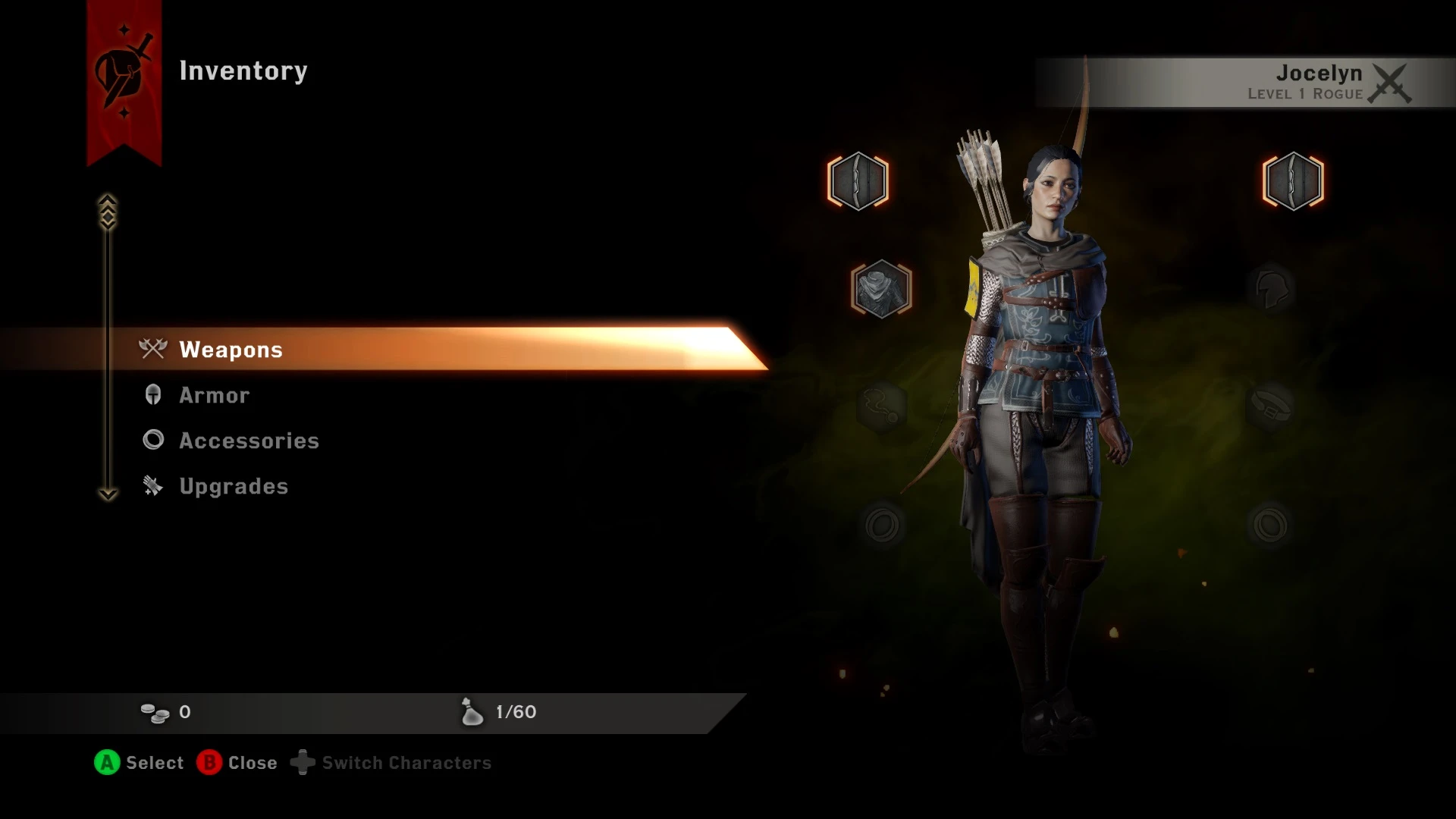The image size is (1456, 819).
Task: Click the equipped bow in the left weapon slot
Action: coord(858,180)
